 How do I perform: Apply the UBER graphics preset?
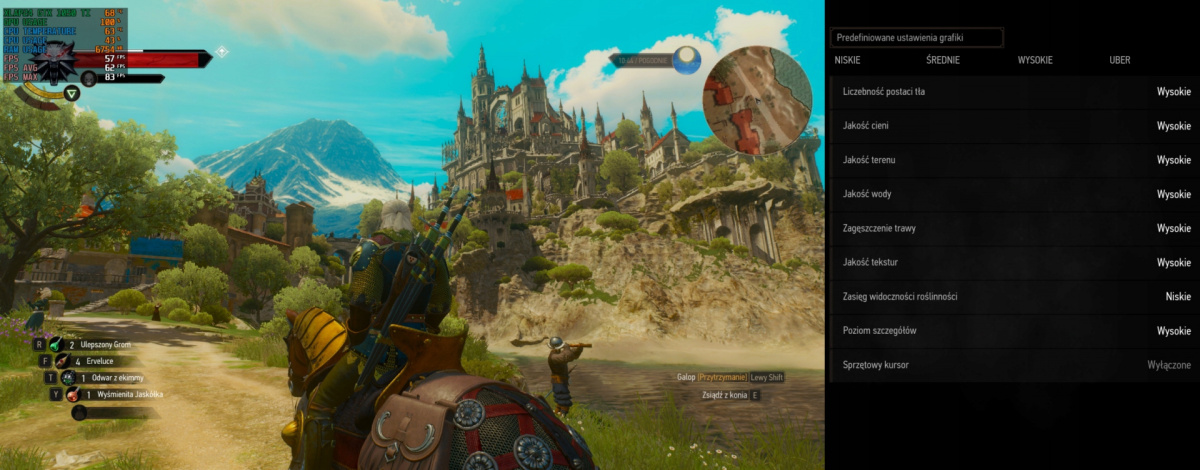[1120, 60]
